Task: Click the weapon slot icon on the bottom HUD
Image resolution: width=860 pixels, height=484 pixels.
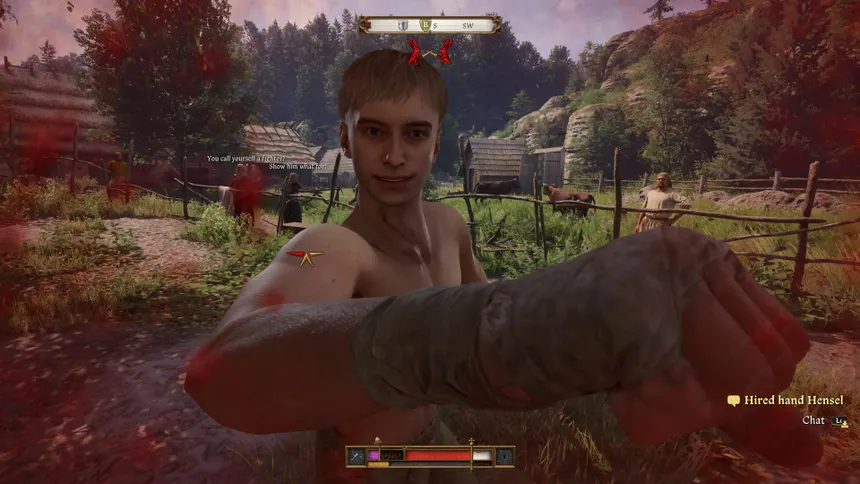Action: pyautogui.click(x=356, y=456)
